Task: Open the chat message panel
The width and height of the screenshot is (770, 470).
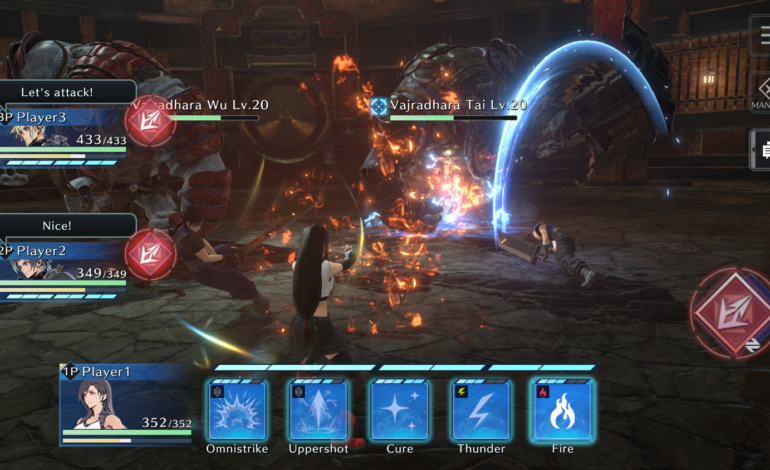Action: click(760, 150)
